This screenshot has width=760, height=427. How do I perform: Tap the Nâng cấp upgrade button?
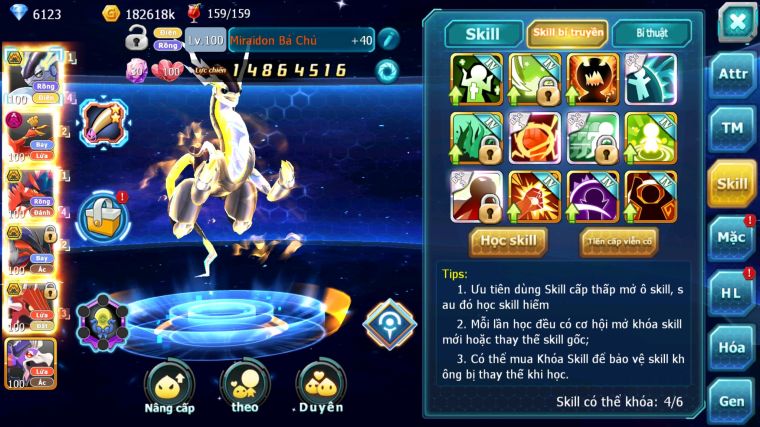click(x=169, y=387)
